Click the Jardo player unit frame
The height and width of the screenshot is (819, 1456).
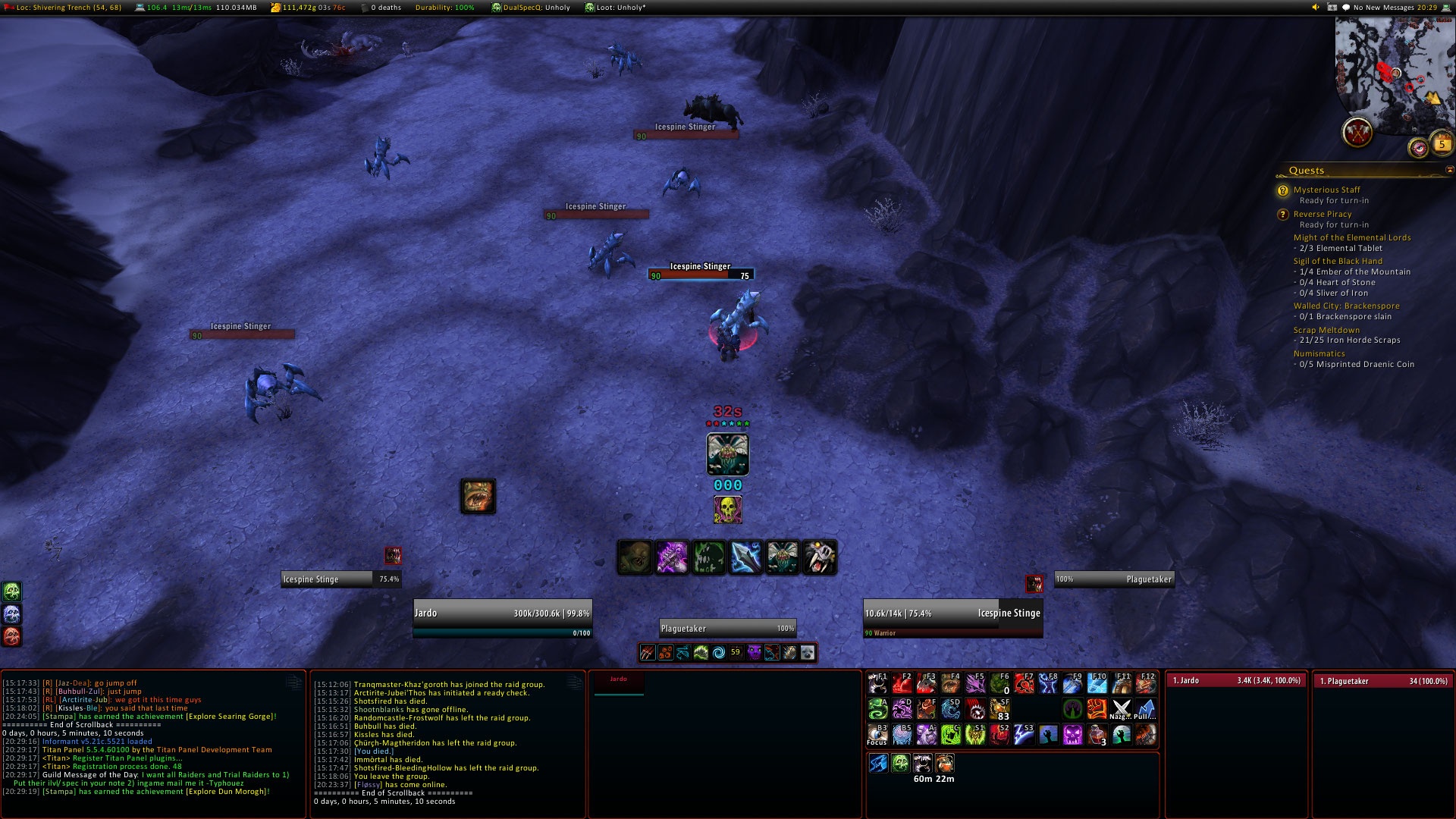(502, 613)
